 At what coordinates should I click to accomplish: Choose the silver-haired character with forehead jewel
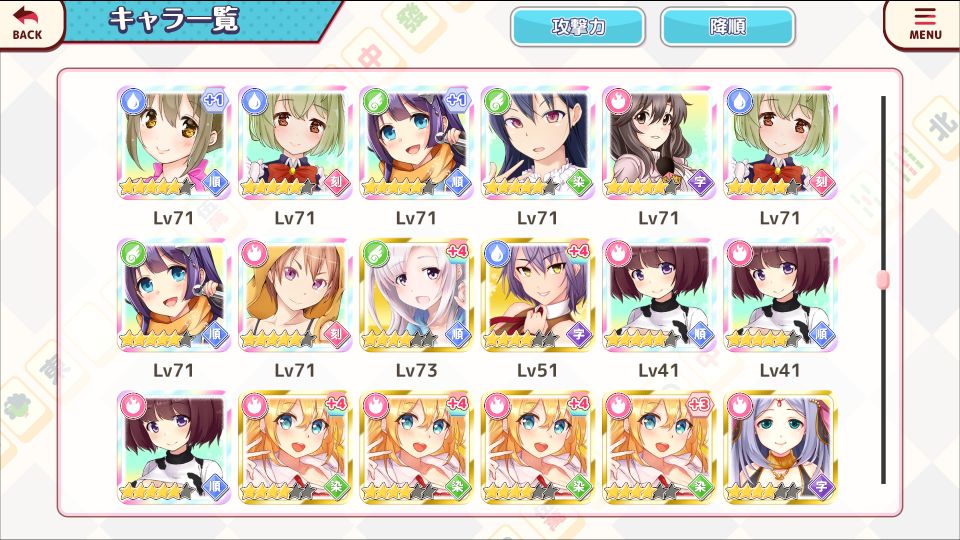[780, 447]
